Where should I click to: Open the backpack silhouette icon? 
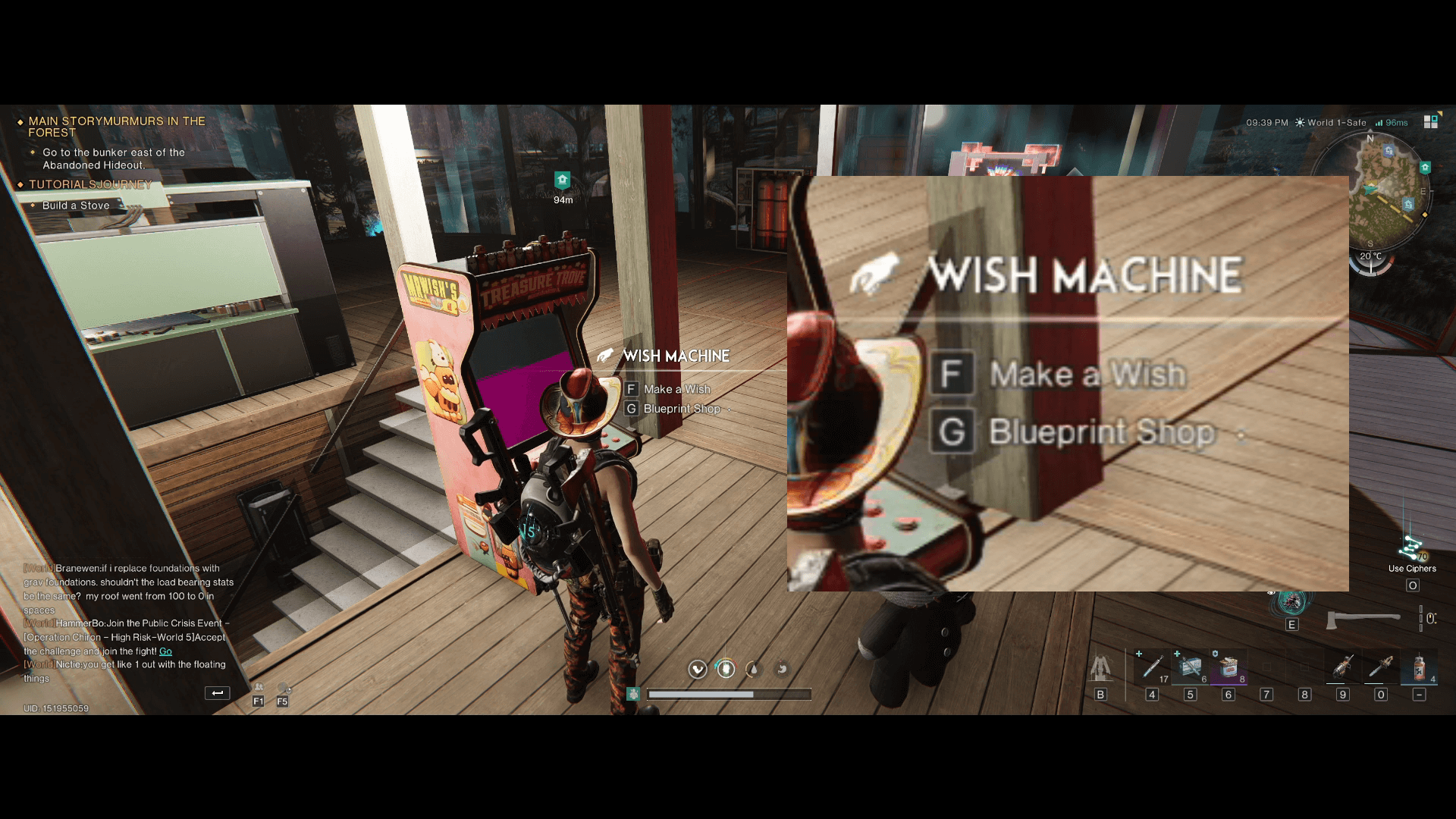[1100, 668]
